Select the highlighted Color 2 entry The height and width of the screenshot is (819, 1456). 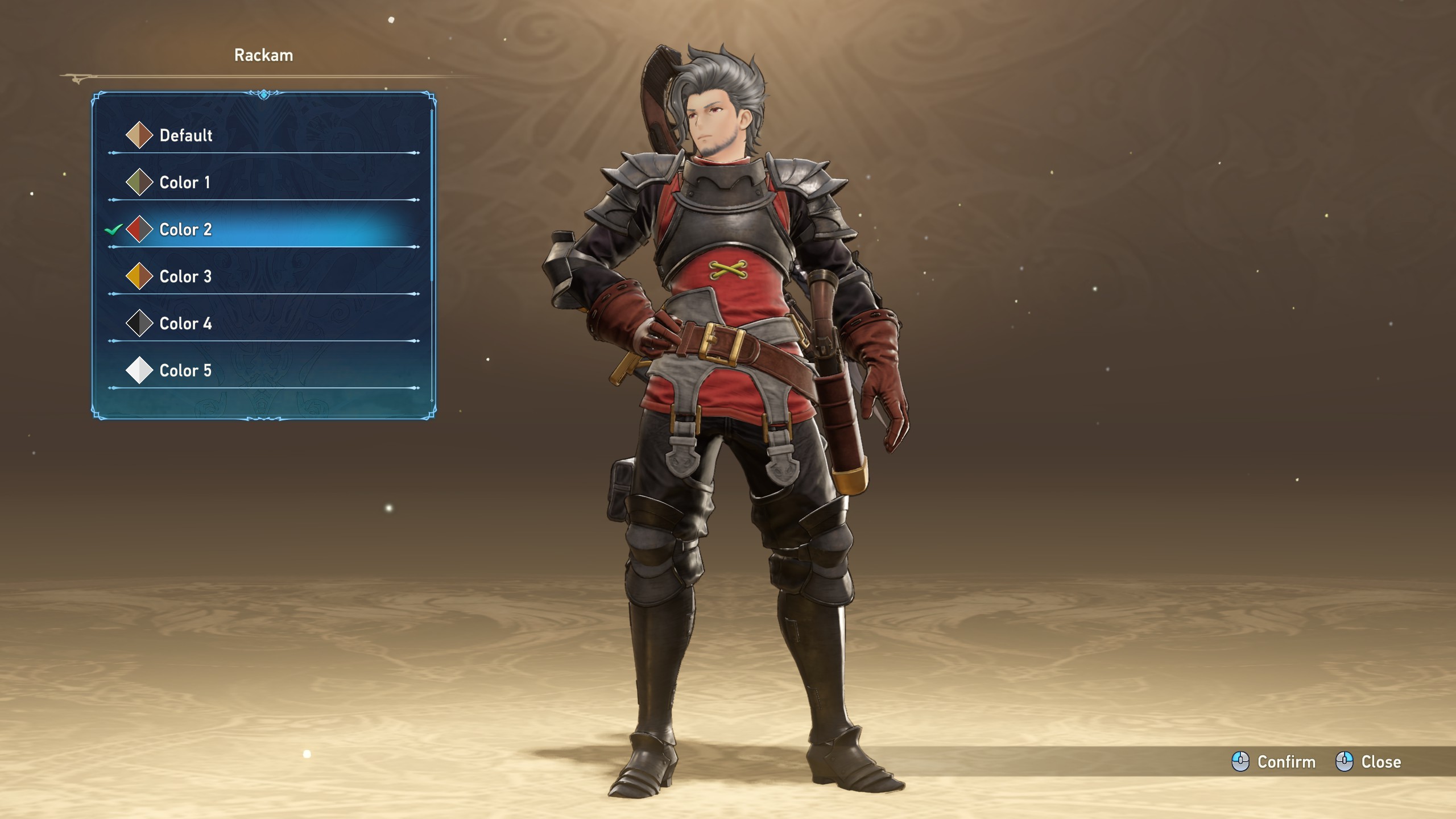coord(185,230)
